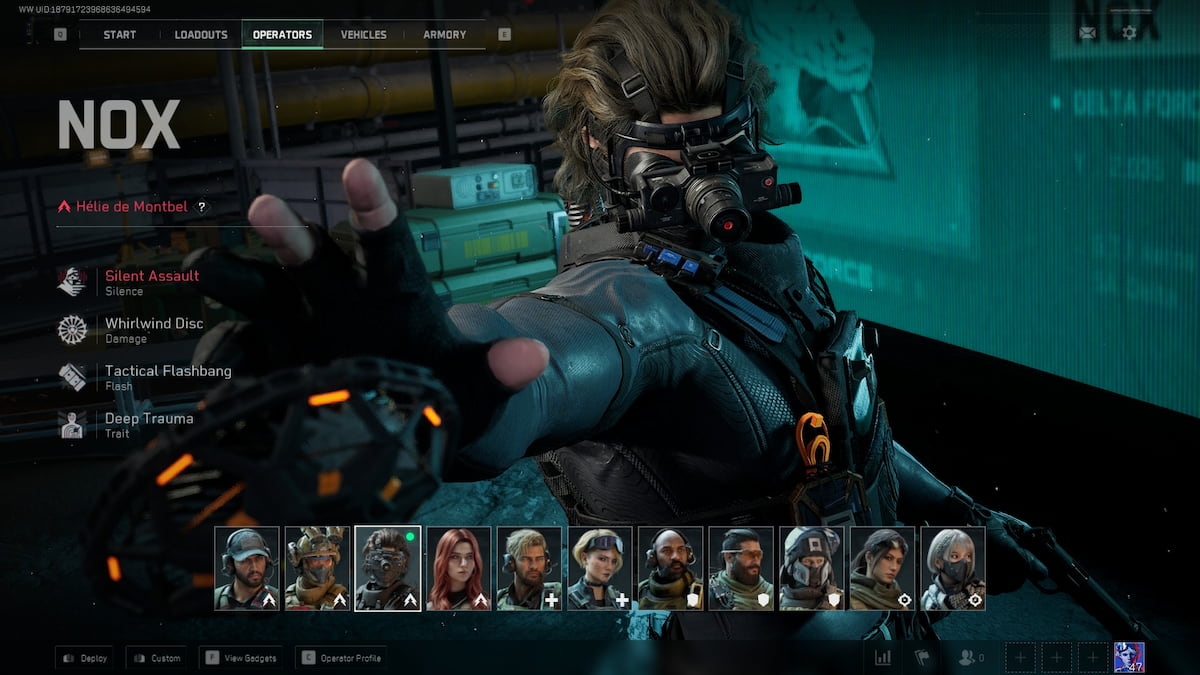Image resolution: width=1200 pixels, height=675 pixels.
Task: View the Whirlwind Disc ability details
Action: pyautogui.click(x=153, y=325)
